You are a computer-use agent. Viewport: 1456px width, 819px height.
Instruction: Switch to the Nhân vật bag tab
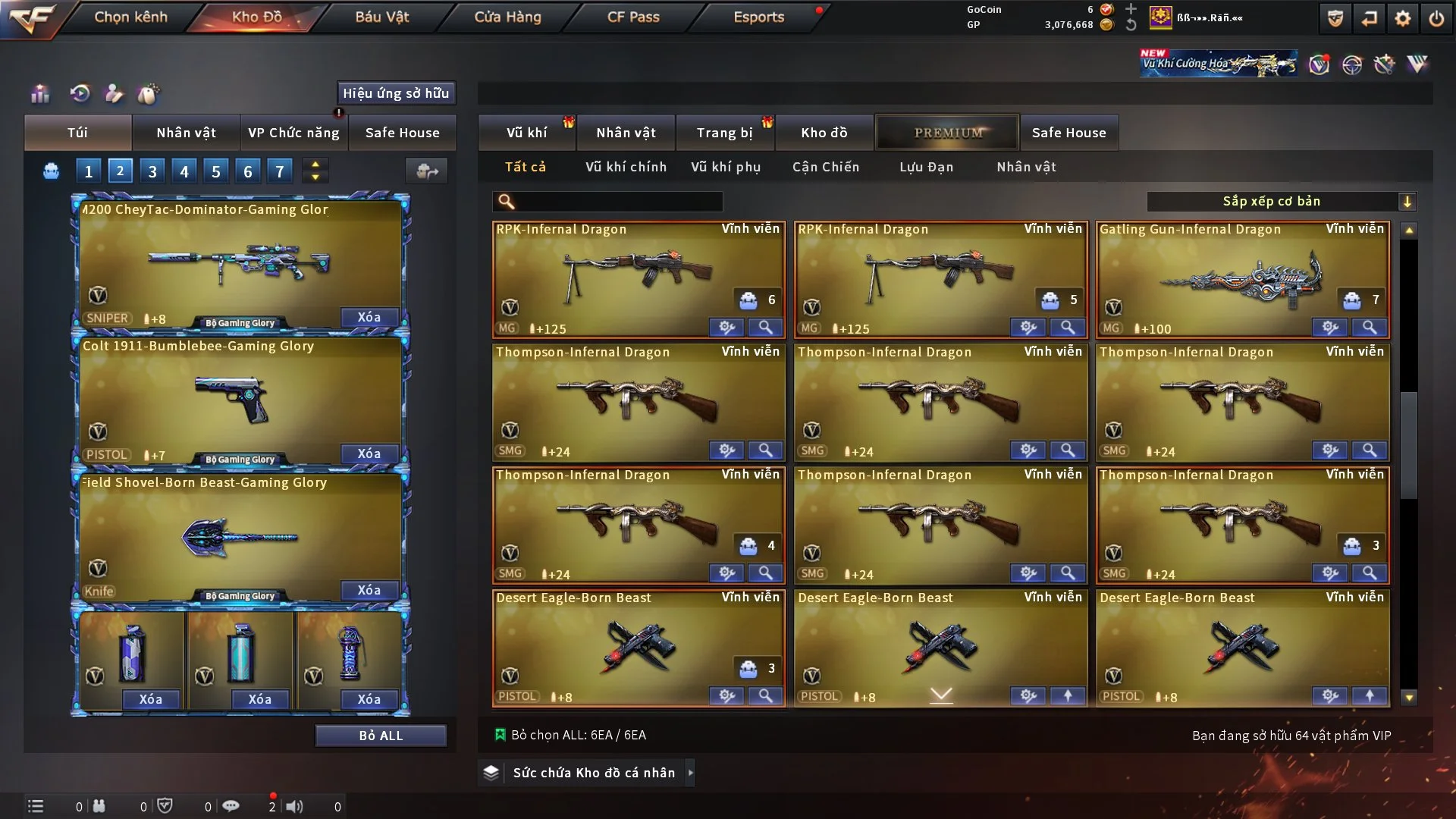[x=186, y=133]
